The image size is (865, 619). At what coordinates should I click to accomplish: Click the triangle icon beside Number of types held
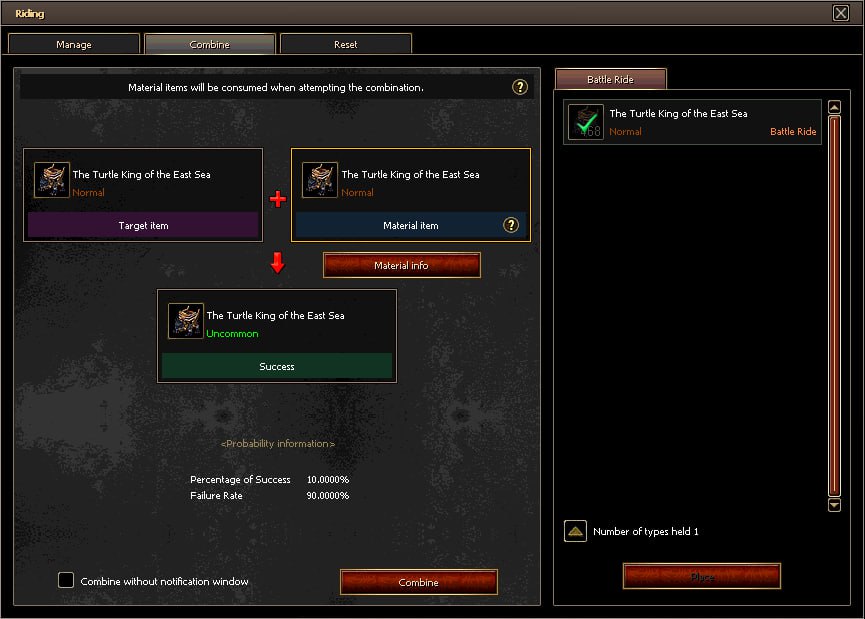575,531
